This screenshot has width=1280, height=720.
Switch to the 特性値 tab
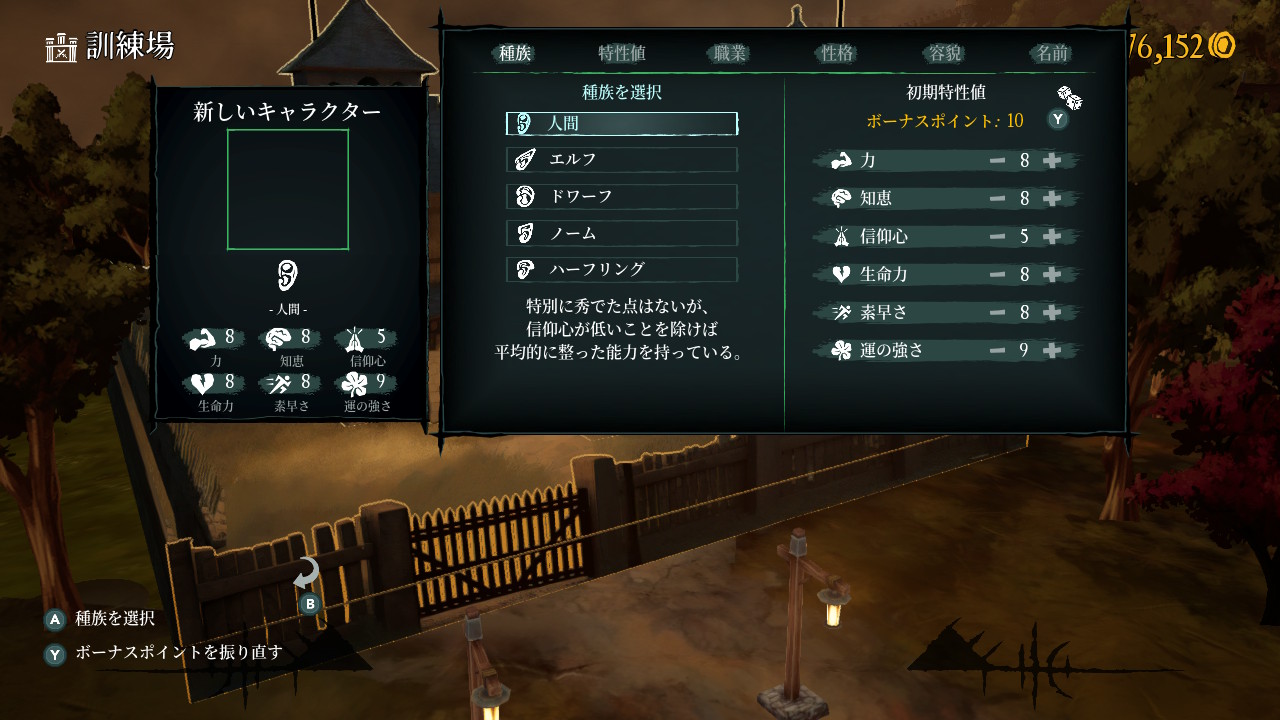click(622, 54)
